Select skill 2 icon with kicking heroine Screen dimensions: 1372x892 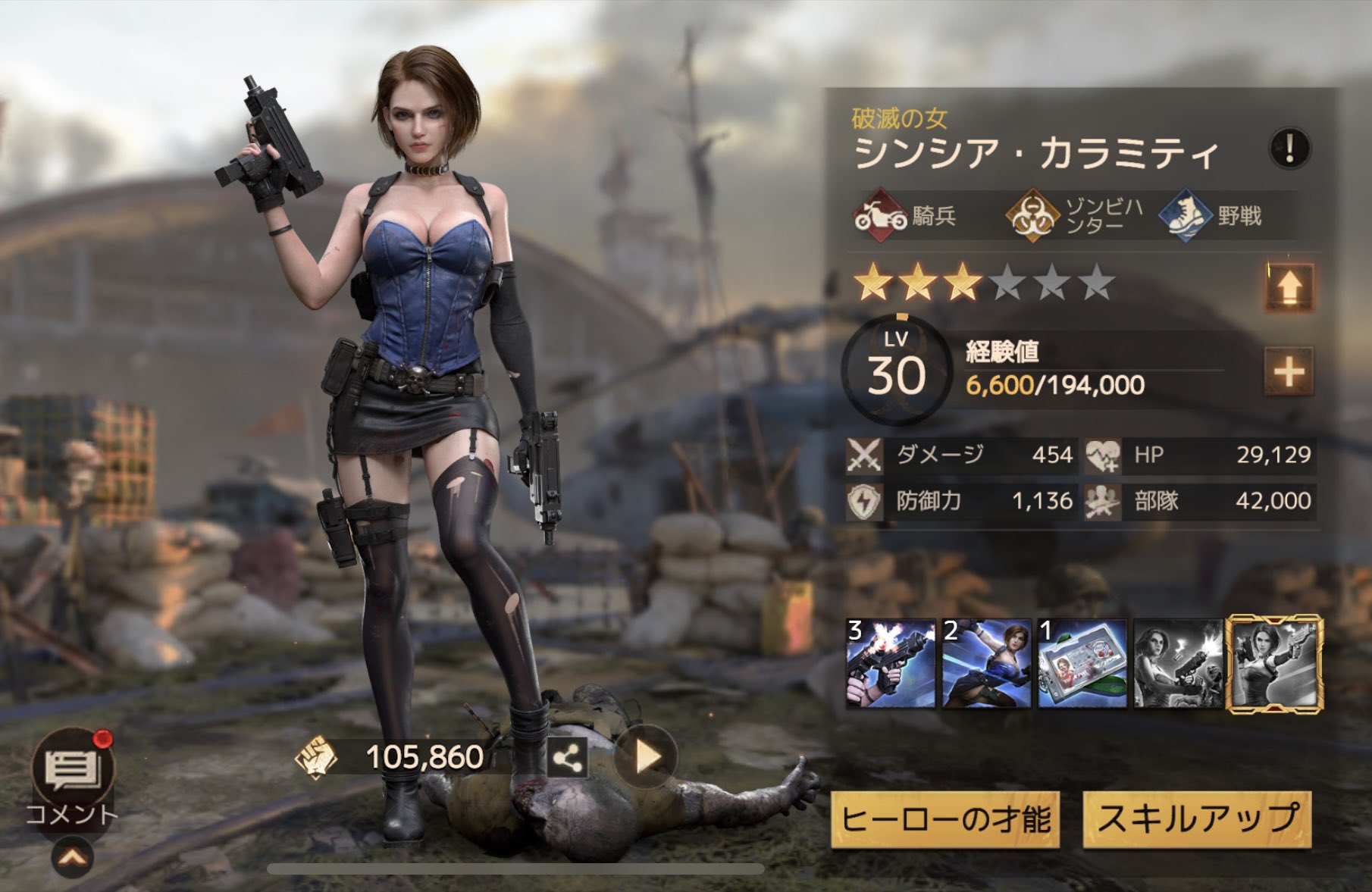click(x=986, y=663)
